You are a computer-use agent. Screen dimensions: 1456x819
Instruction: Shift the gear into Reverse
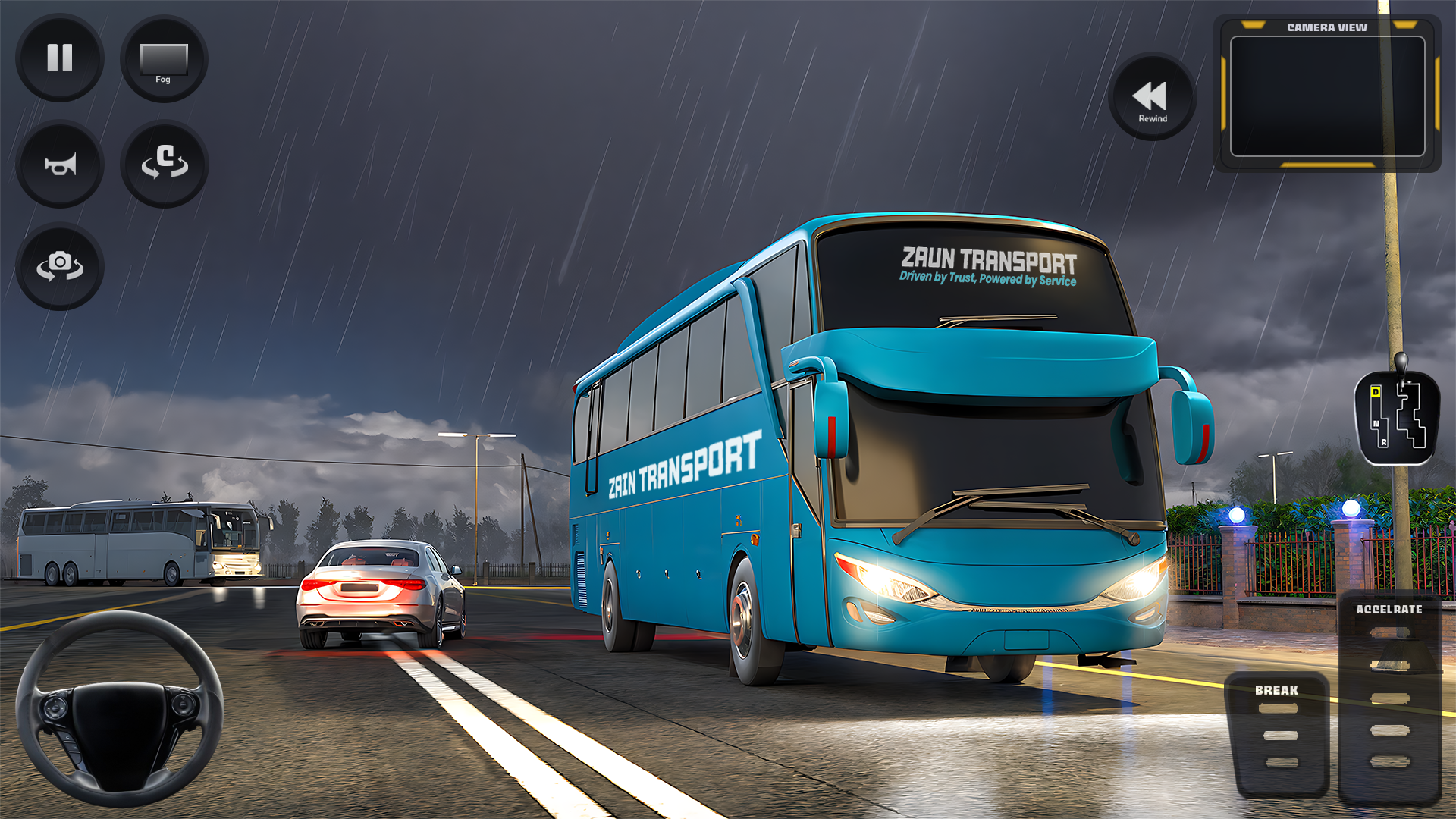pyautogui.click(x=1384, y=442)
